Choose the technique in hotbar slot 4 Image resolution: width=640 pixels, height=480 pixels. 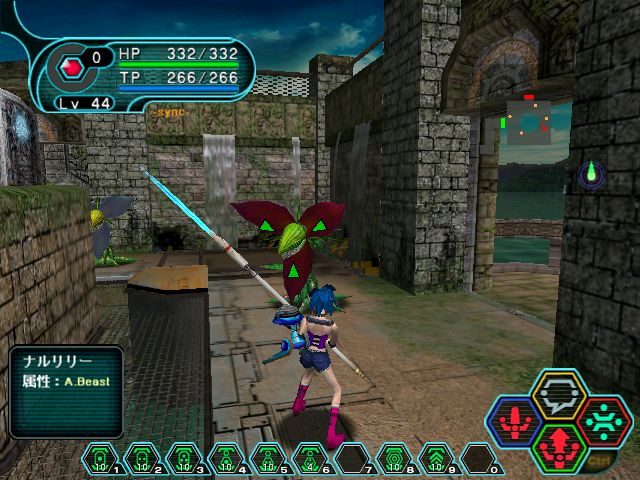click(226, 458)
